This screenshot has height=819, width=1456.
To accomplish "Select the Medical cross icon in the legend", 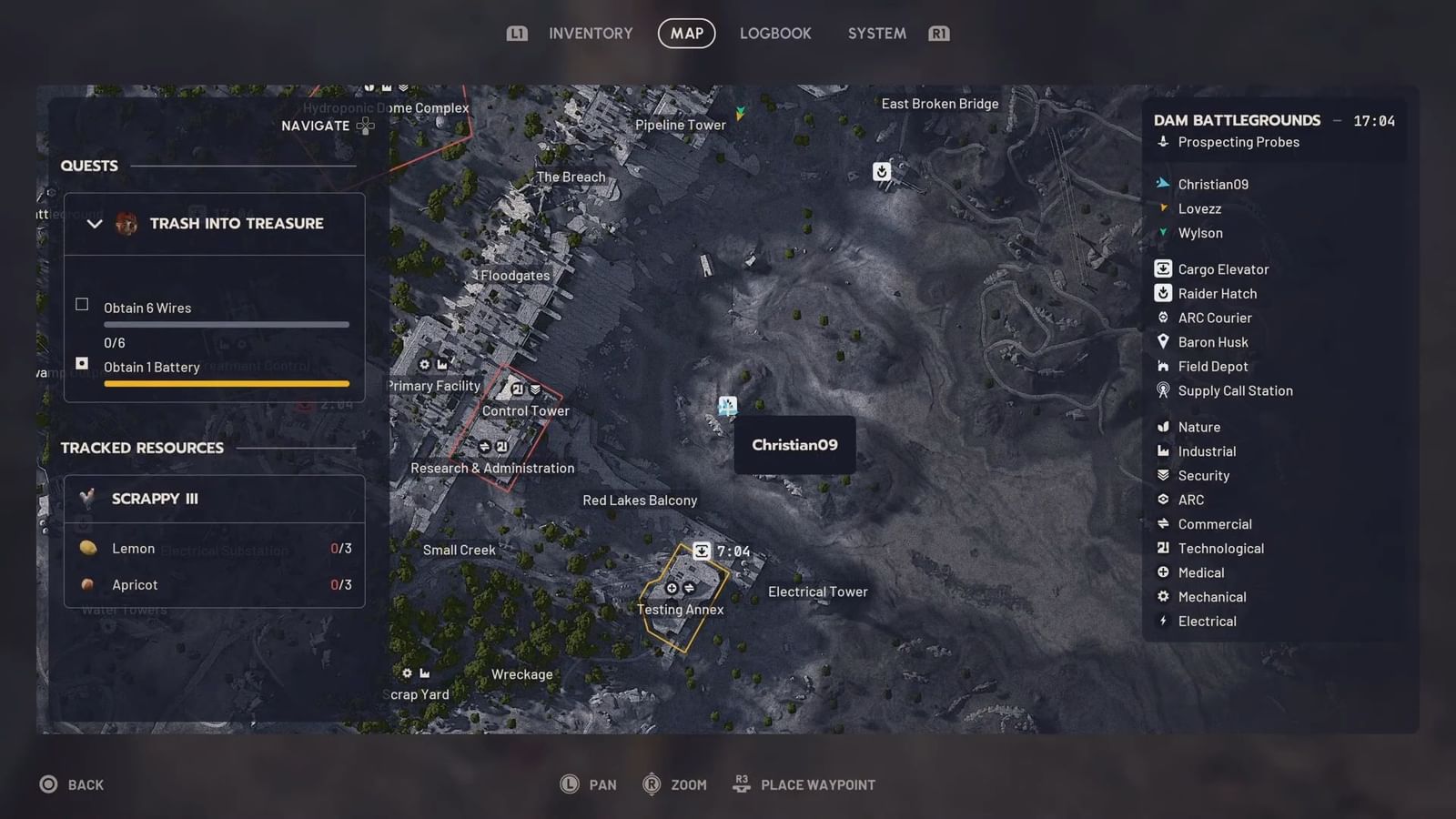I will tap(1163, 572).
